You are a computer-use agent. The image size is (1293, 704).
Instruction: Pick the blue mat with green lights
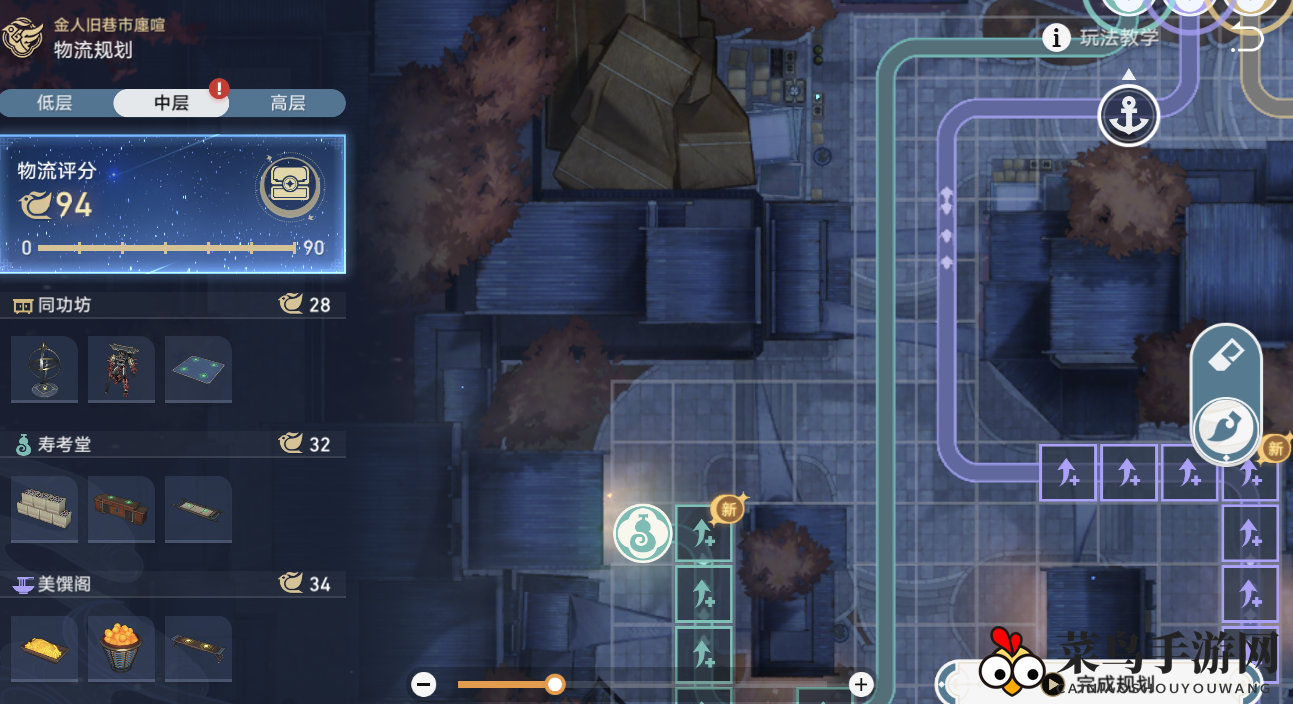point(198,367)
